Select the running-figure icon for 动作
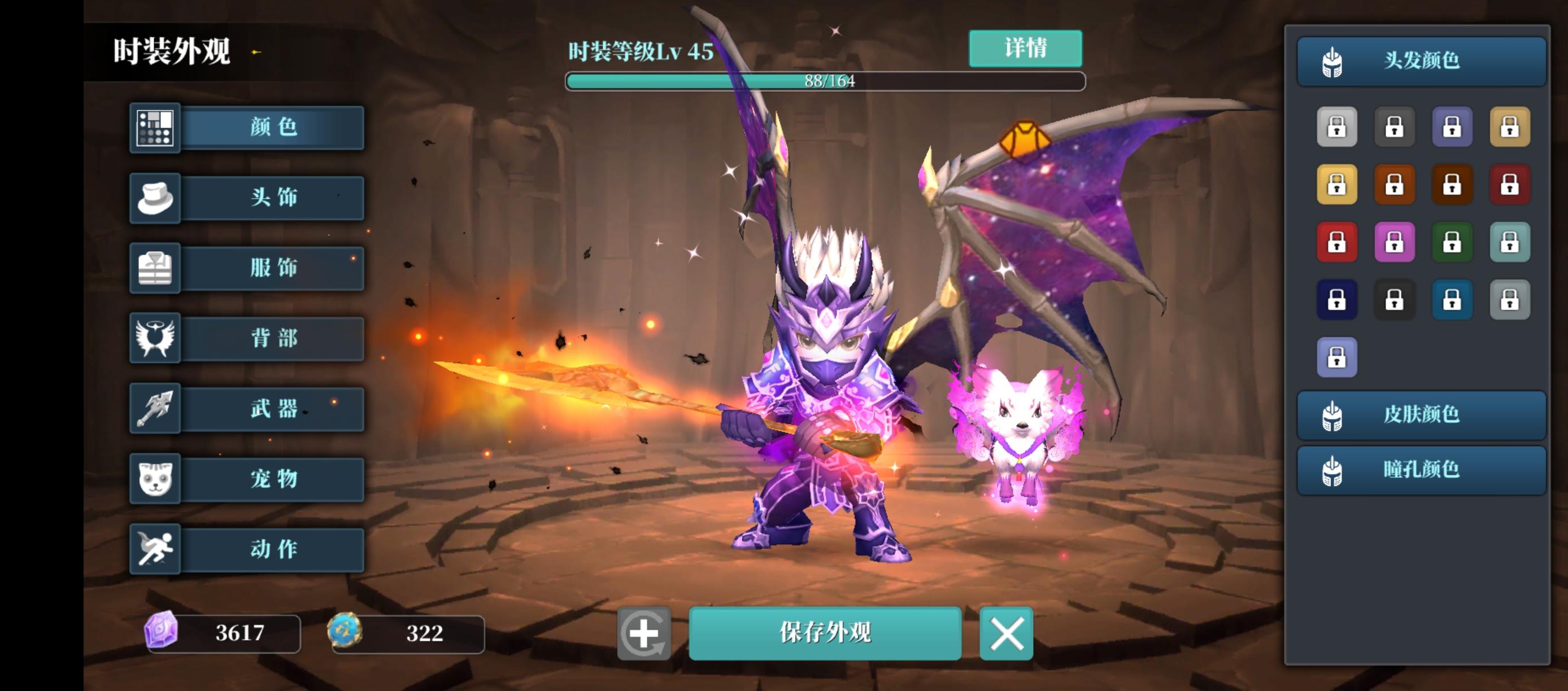This screenshot has height=691, width=1568. click(x=155, y=549)
